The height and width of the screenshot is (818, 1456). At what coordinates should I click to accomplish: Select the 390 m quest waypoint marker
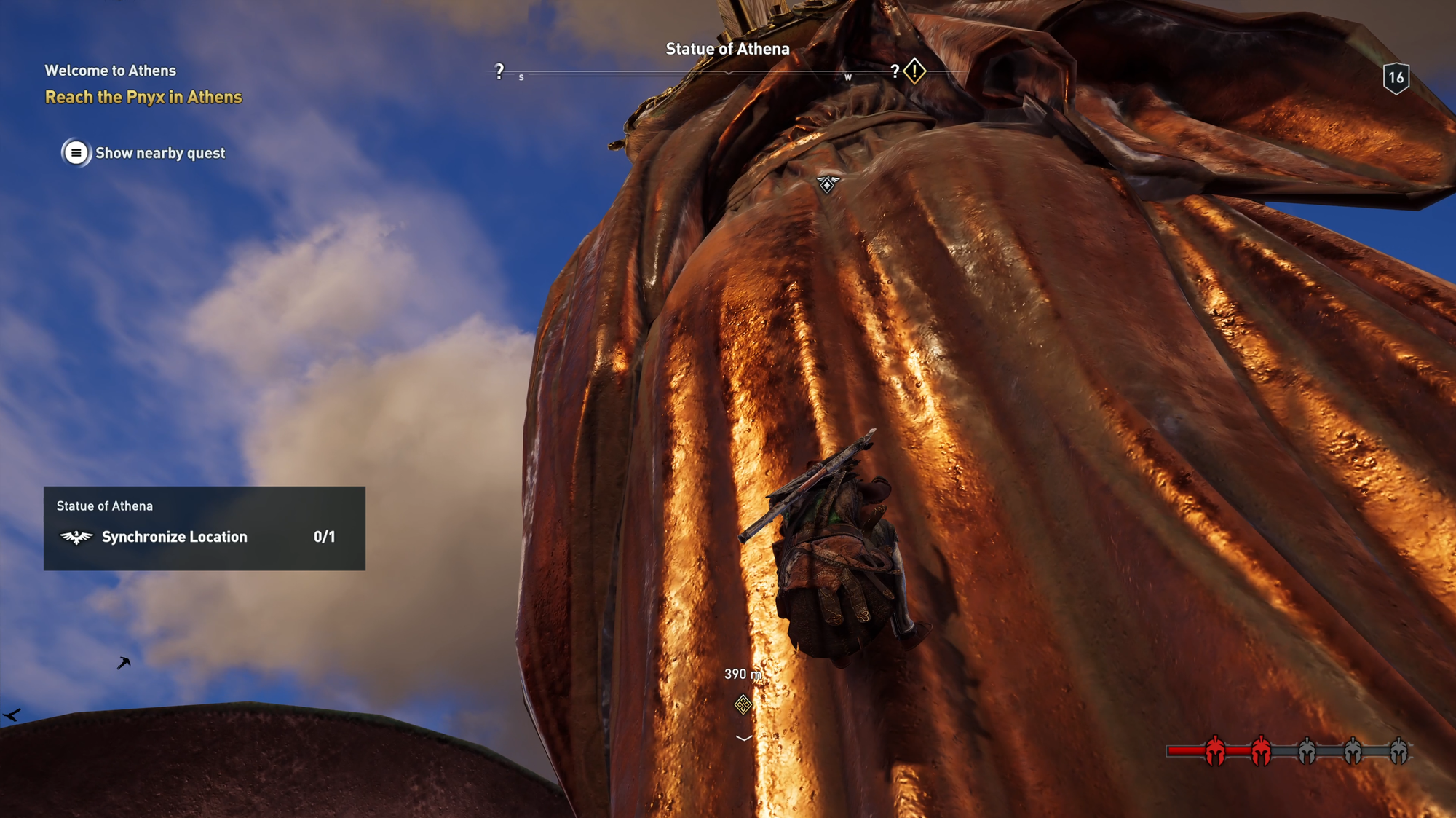click(743, 704)
